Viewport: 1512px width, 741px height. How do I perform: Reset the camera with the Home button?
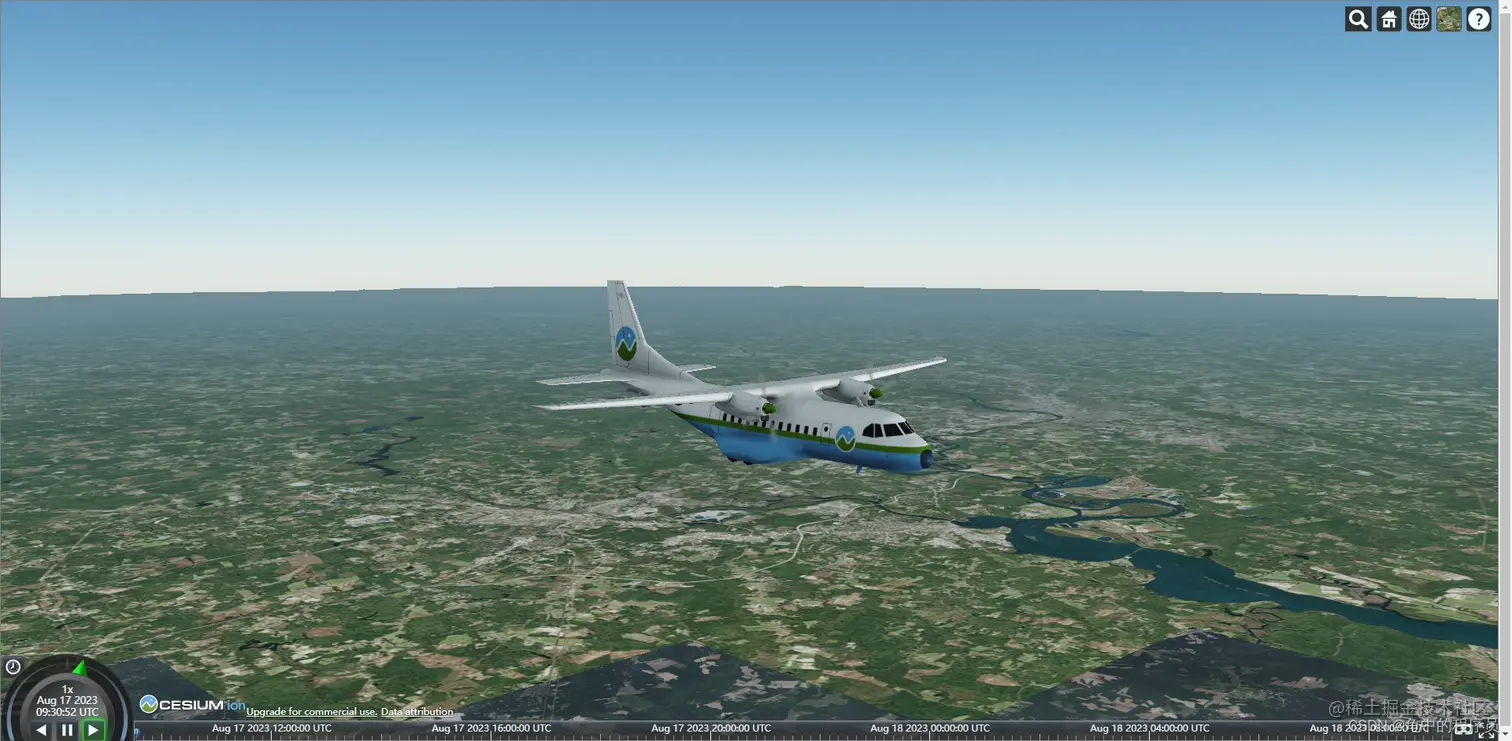click(1389, 19)
